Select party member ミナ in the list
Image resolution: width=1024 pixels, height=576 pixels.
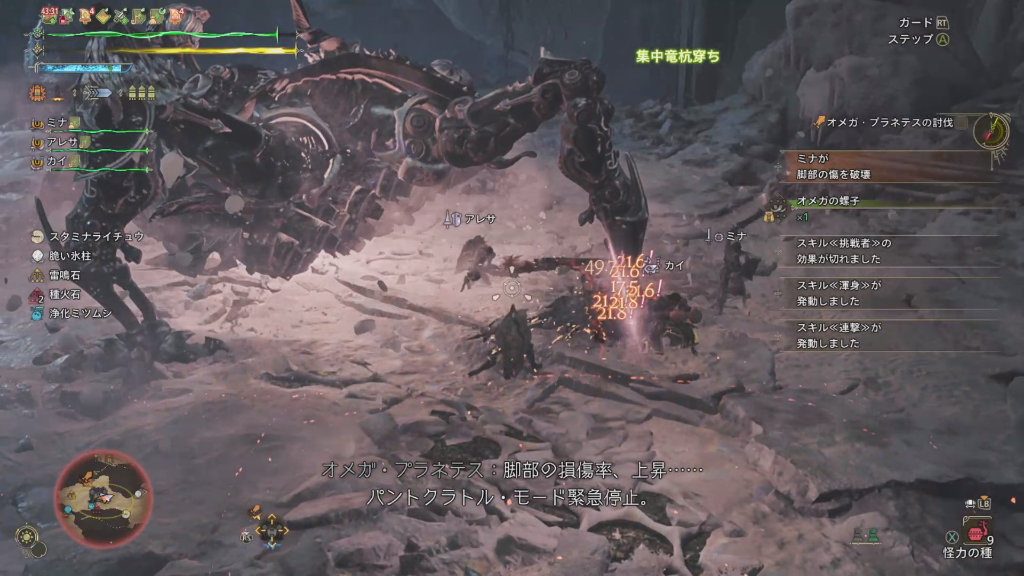point(57,122)
